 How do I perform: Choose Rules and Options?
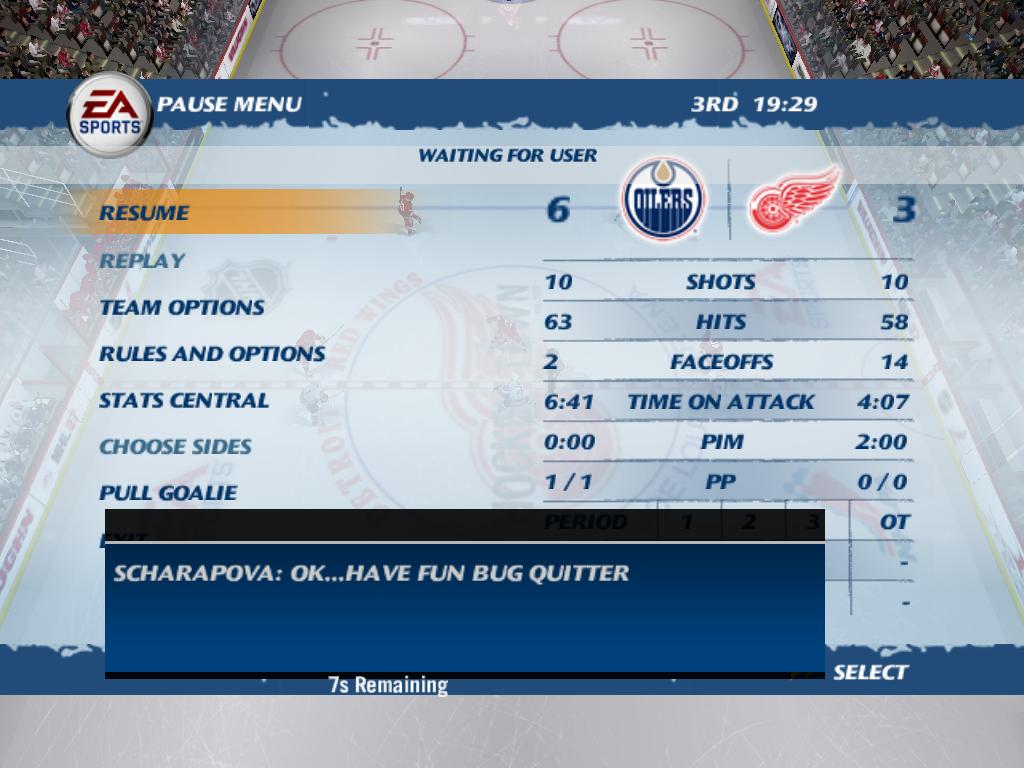[212, 353]
